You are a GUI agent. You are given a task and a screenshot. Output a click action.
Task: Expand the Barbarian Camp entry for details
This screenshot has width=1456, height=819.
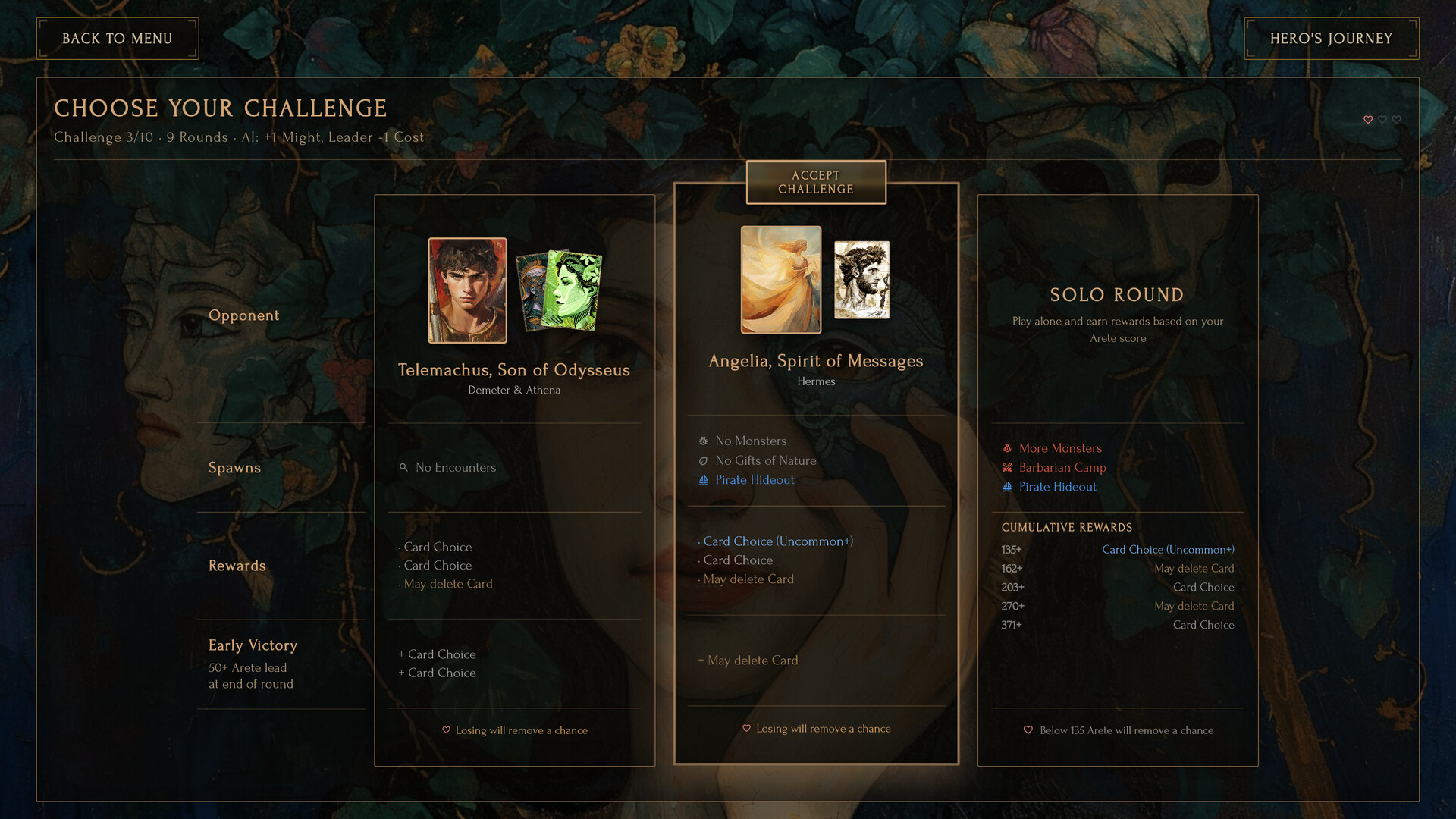pyautogui.click(x=1062, y=467)
